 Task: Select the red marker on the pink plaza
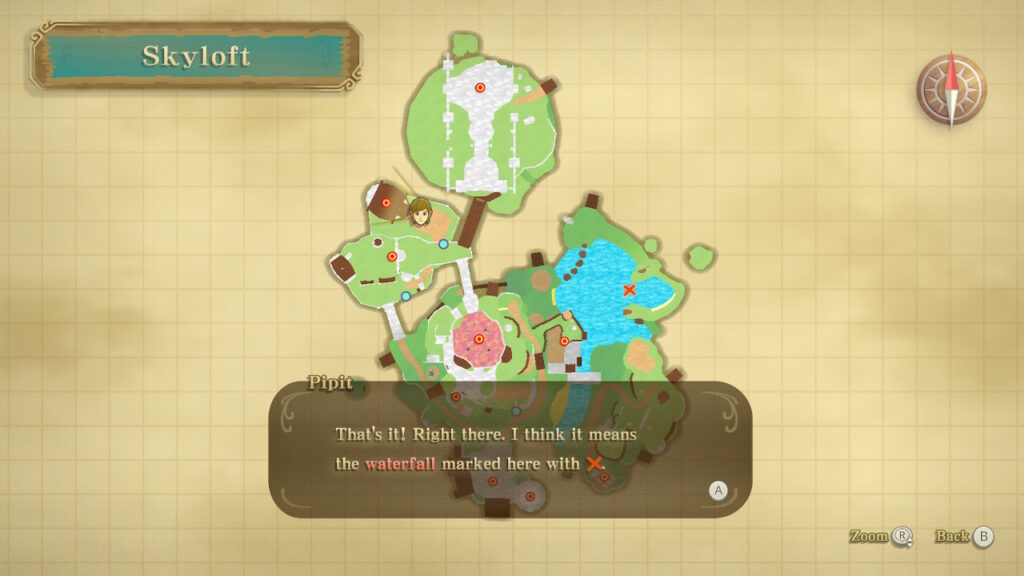coord(479,339)
